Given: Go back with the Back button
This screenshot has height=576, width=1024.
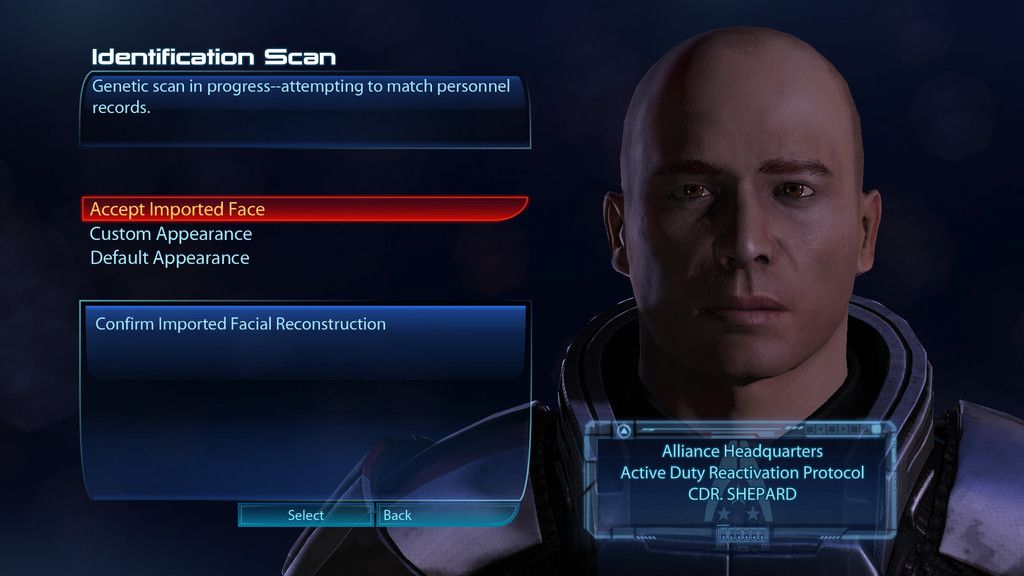Looking at the screenshot, I should tap(397, 515).
